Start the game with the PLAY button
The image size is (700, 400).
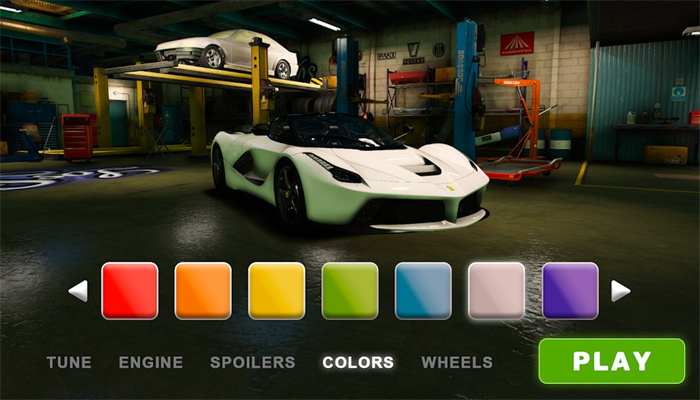tap(611, 361)
